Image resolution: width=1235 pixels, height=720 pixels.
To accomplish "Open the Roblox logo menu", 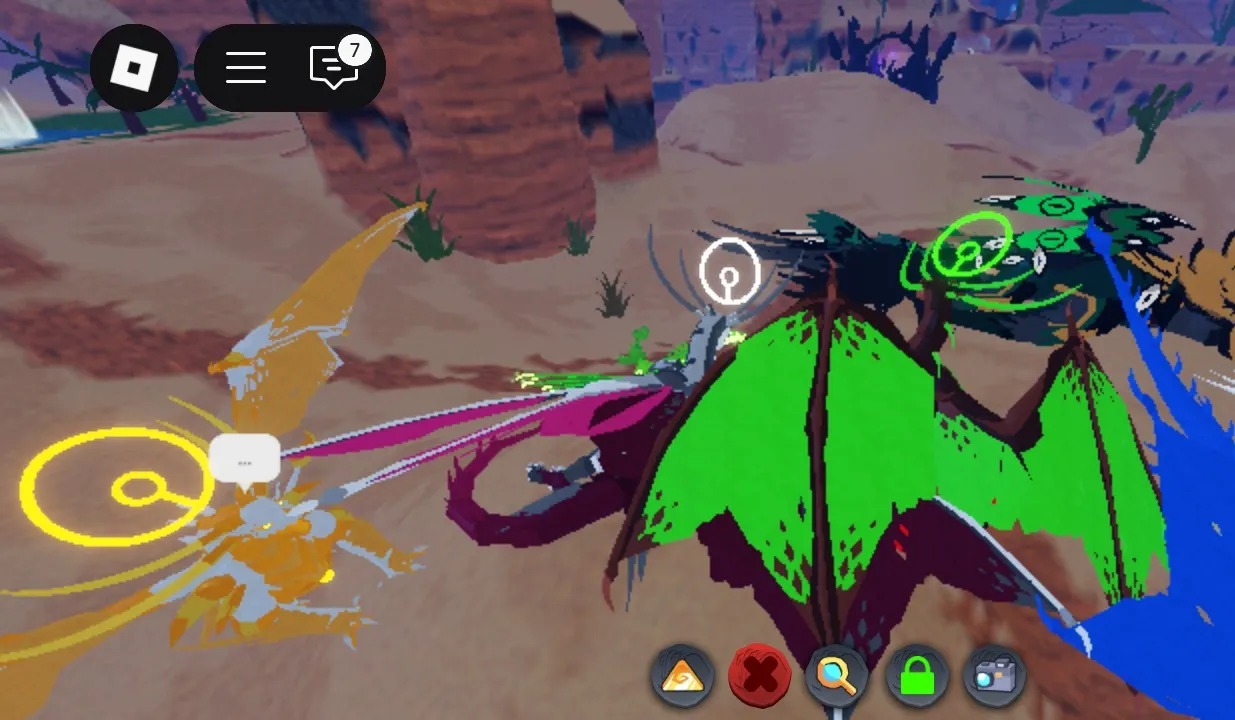I will pos(134,68).
